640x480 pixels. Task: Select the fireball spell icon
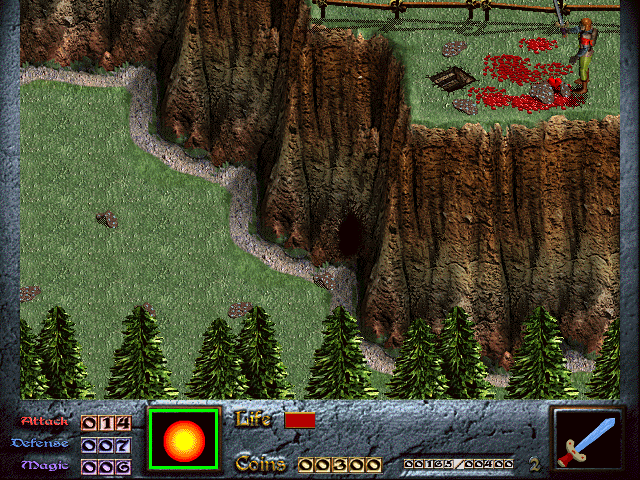[x=183, y=439]
